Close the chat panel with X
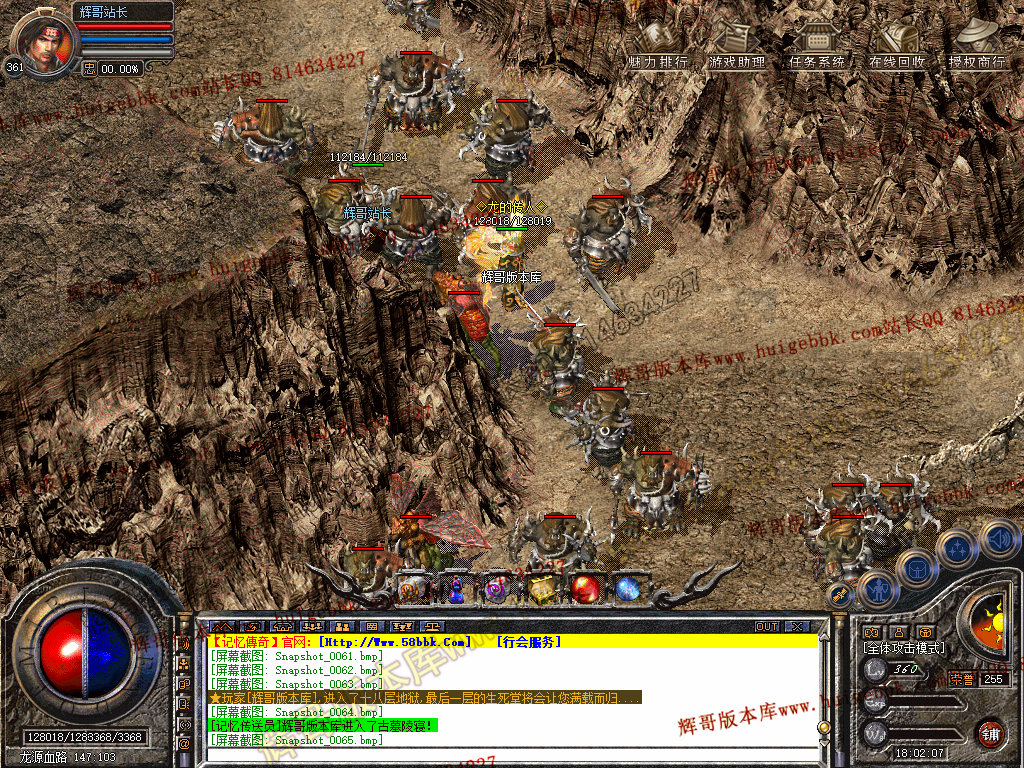This screenshot has height=768, width=1024. pyautogui.click(x=796, y=627)
